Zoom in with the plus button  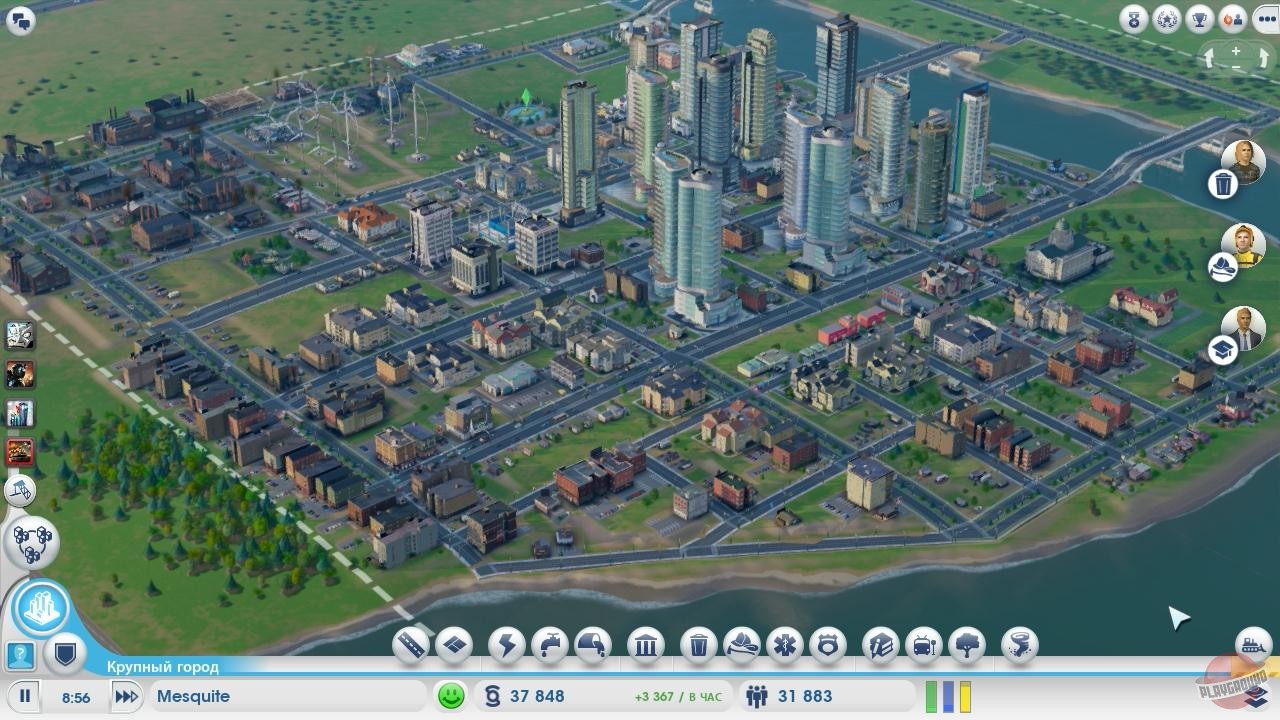(1236, 51)
